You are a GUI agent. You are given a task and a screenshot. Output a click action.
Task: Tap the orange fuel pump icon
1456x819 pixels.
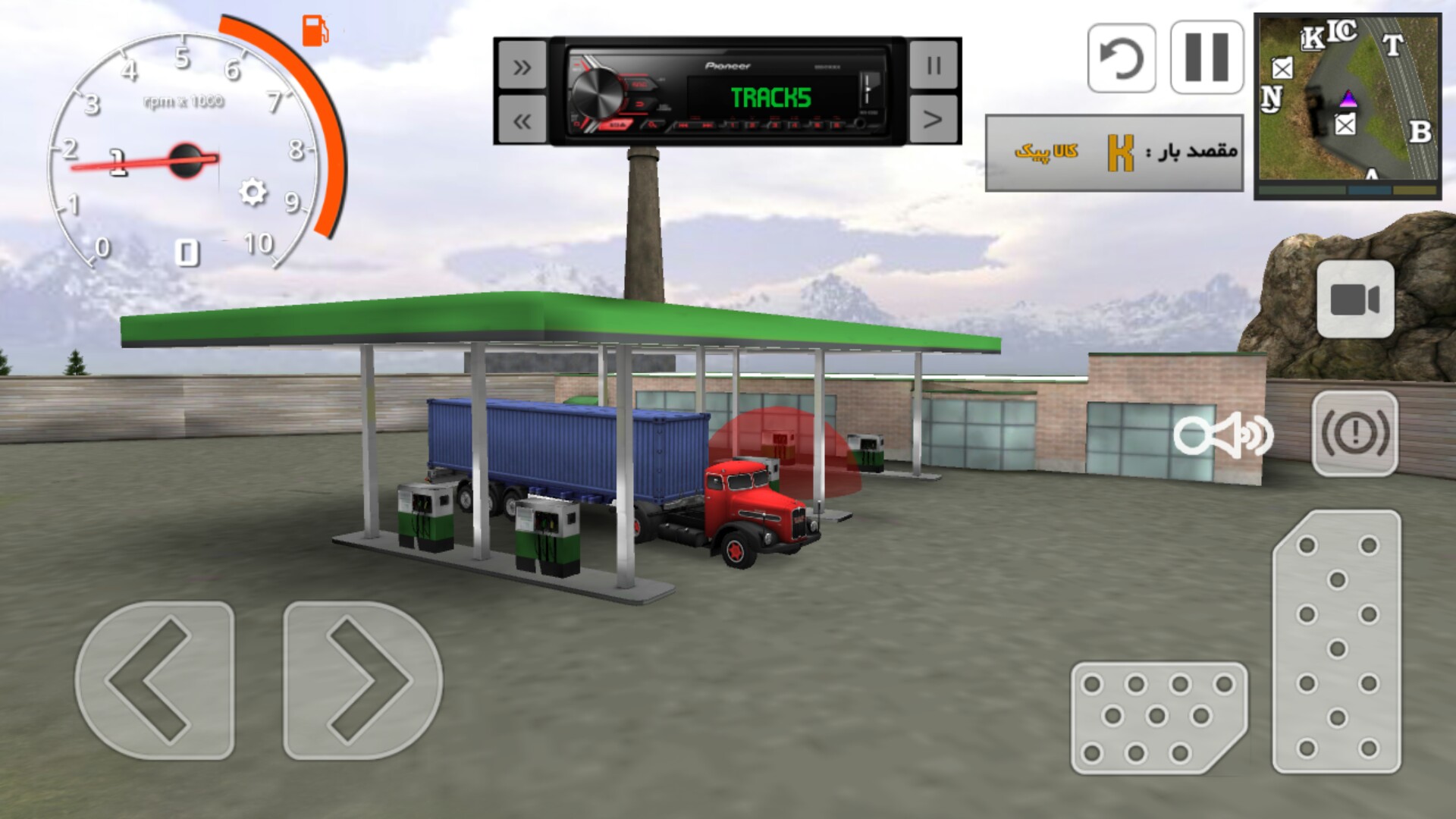pyautogui.click(x=315, y=31)
